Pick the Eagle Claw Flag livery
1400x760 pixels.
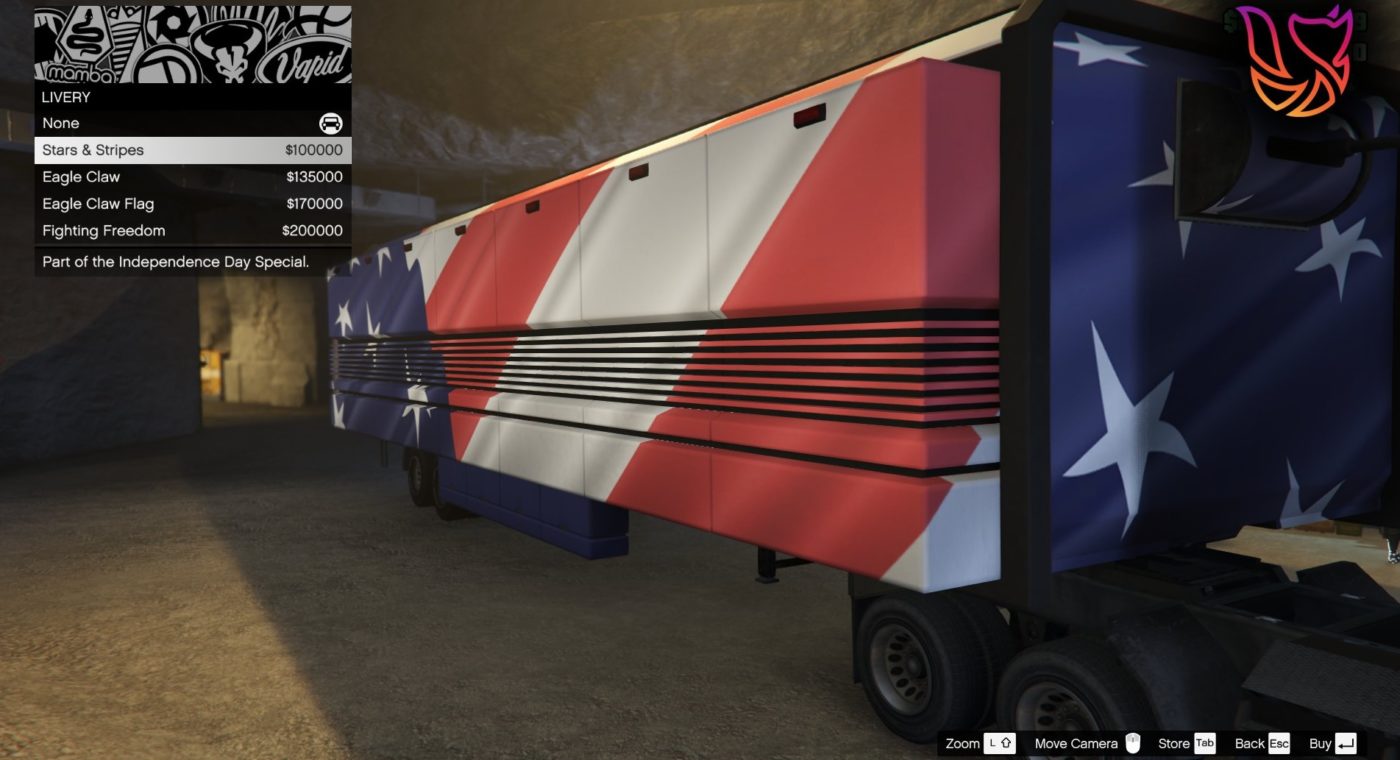(x=192, y=204)
